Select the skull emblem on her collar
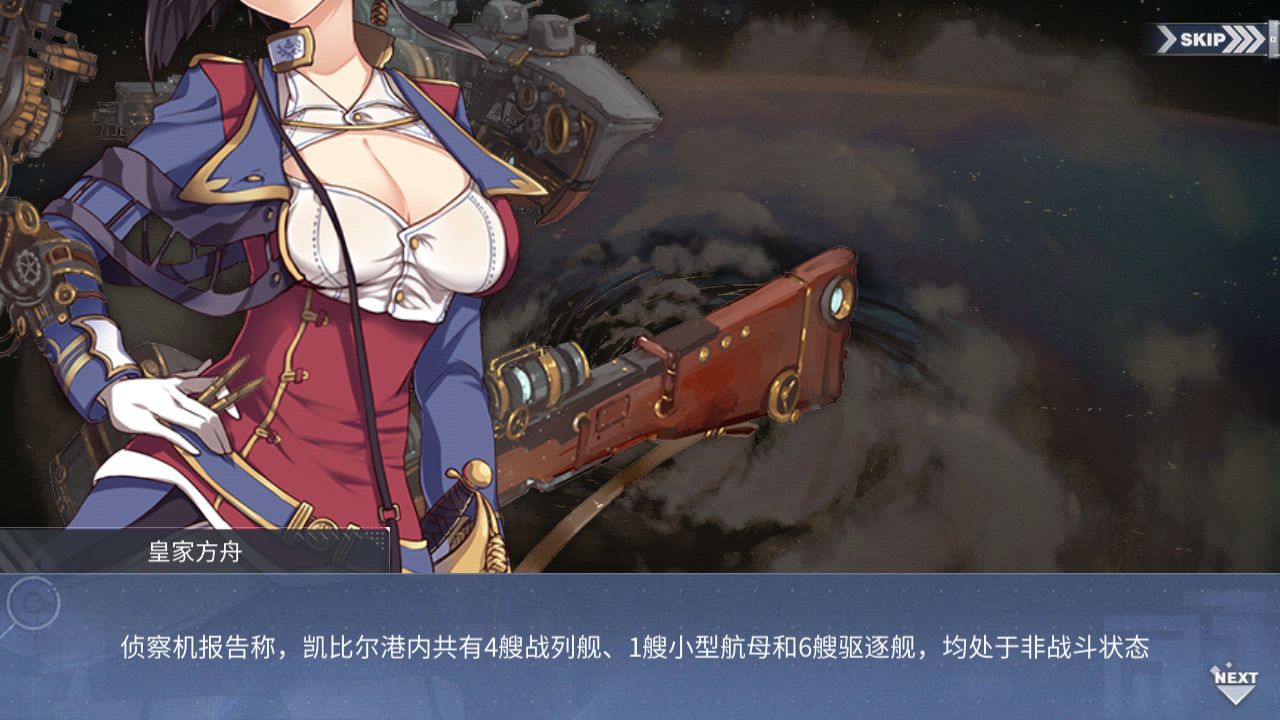 click(x=288, y=47)
